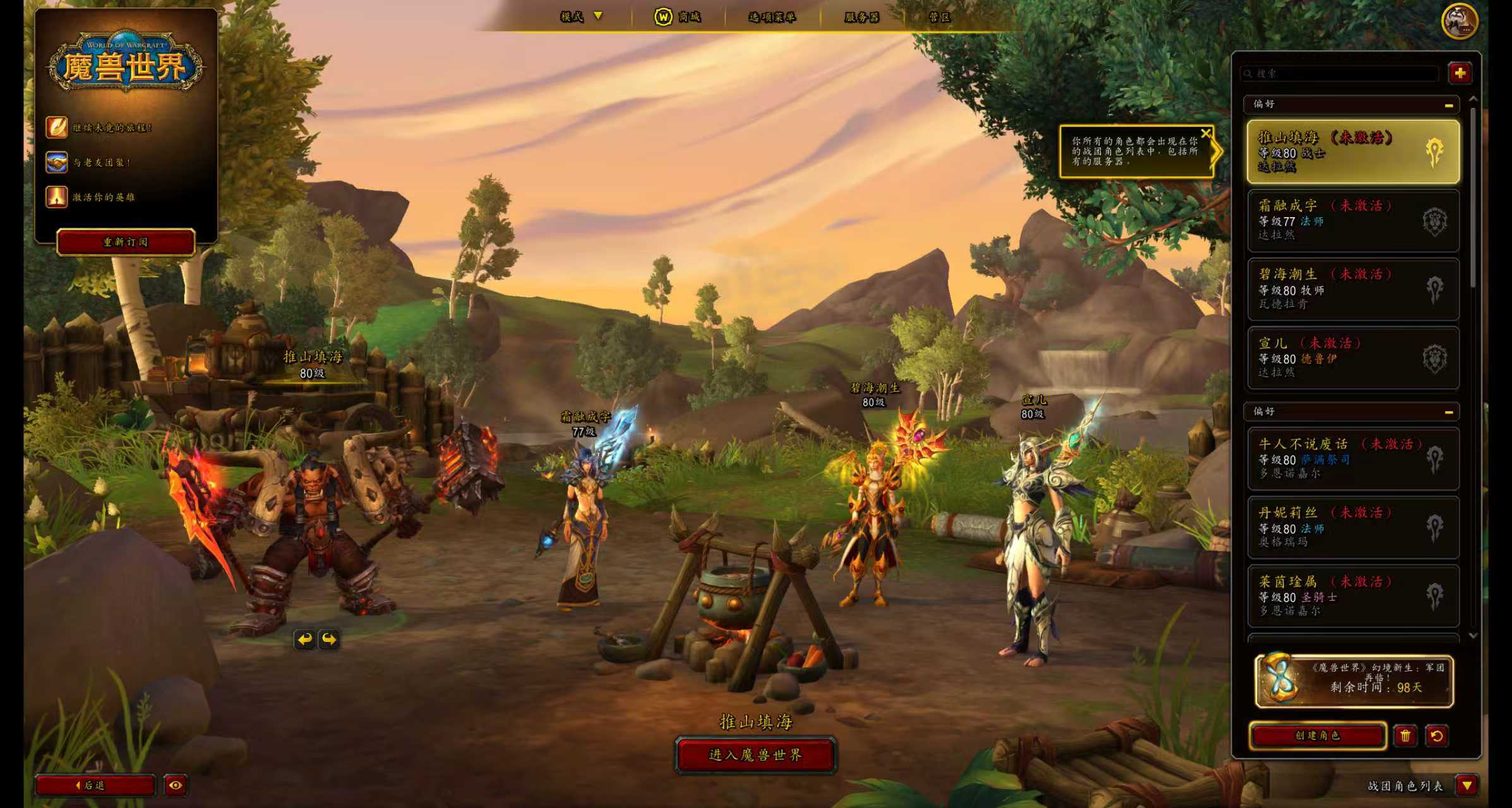This screenshot has height=808, width=1512.
Task: Choose character 宣儿 the druid
Action: coord(1353,358)
